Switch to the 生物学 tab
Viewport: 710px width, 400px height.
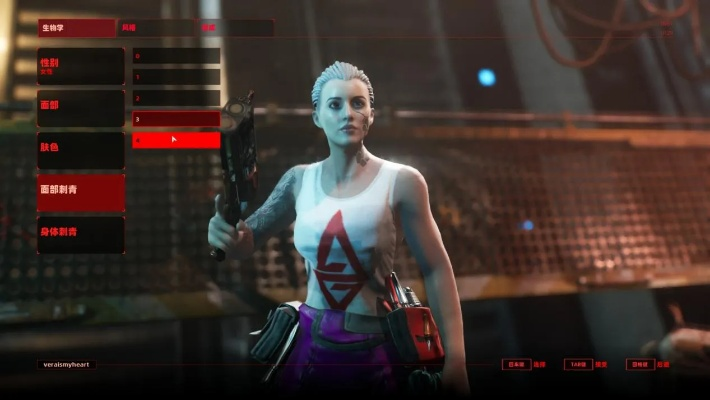76,28
